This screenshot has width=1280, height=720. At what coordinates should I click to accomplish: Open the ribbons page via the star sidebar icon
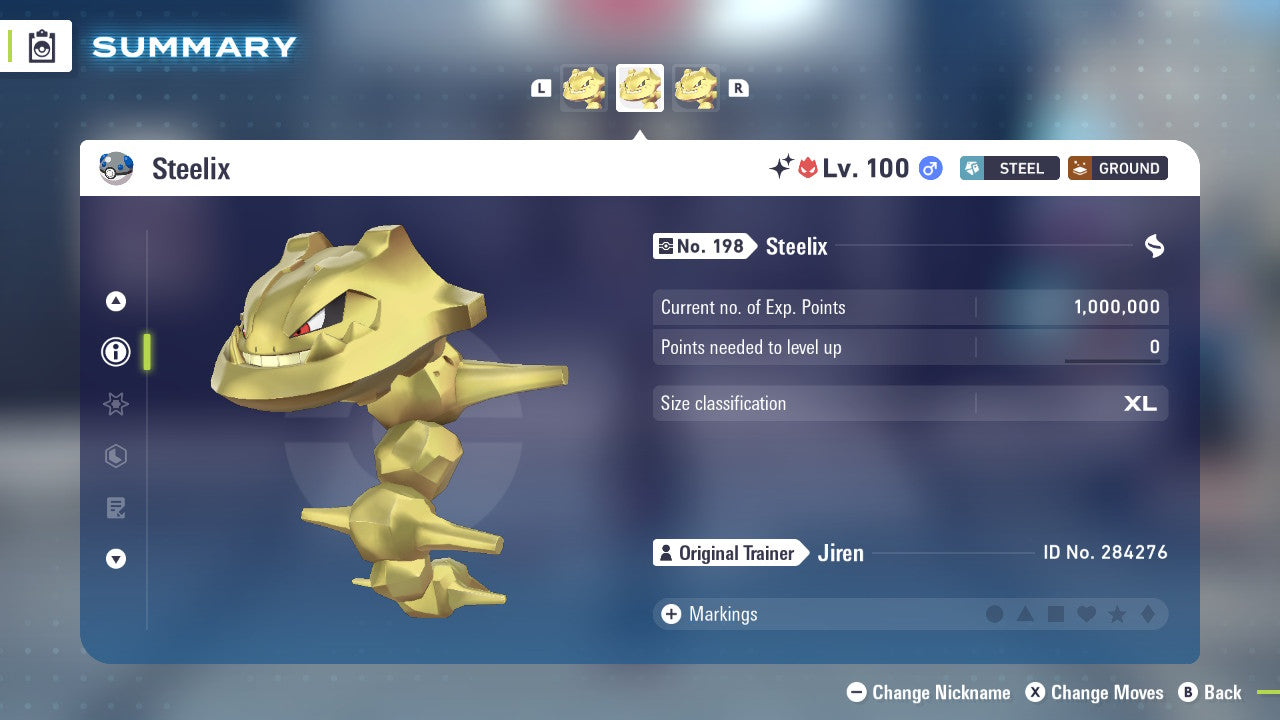pyautogui.click(x=115, y=404)
